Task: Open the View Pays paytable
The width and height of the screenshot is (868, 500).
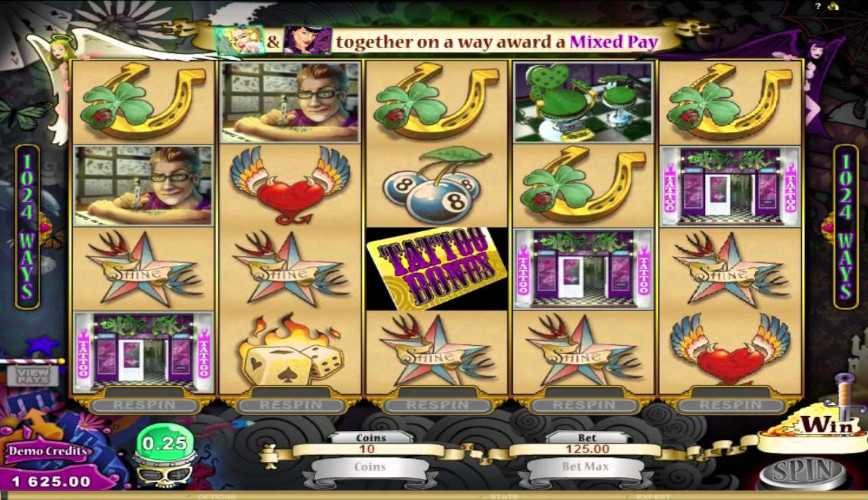Action: (x=32, y=375)
